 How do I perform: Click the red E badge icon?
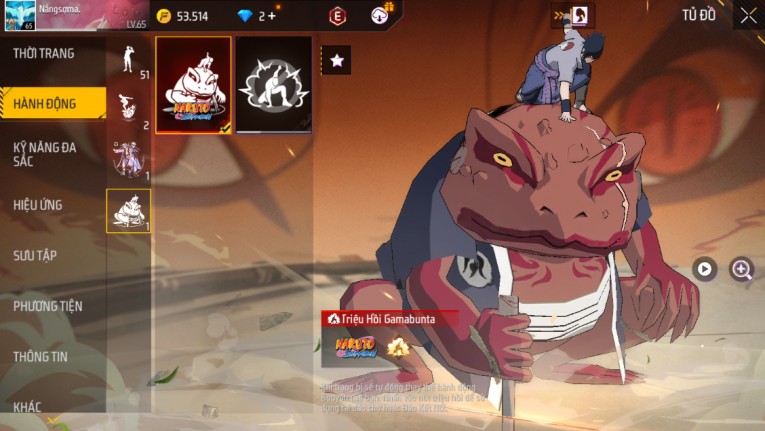[x=337, y=16]
